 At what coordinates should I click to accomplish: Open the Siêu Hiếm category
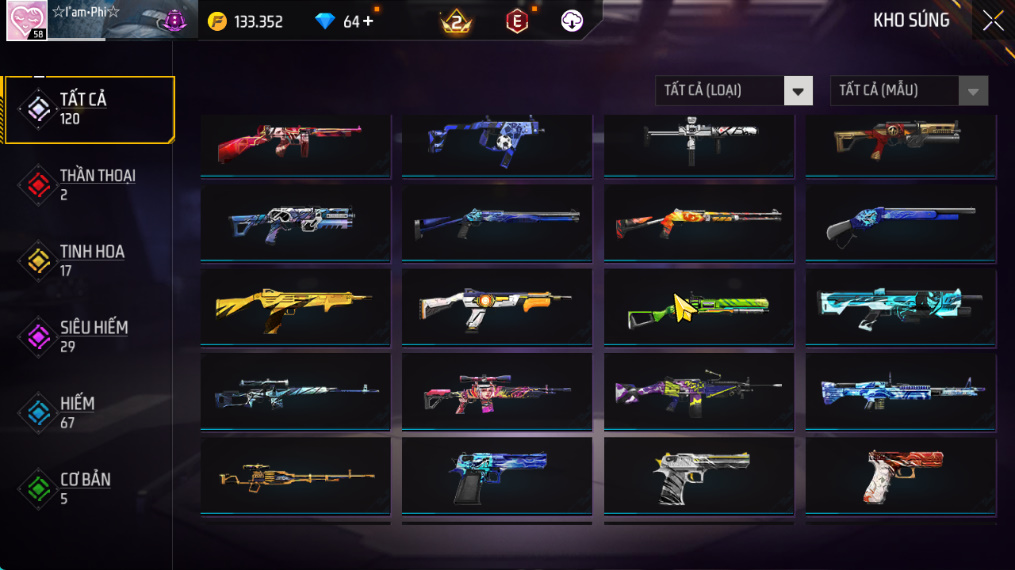(x=88, y=336)
